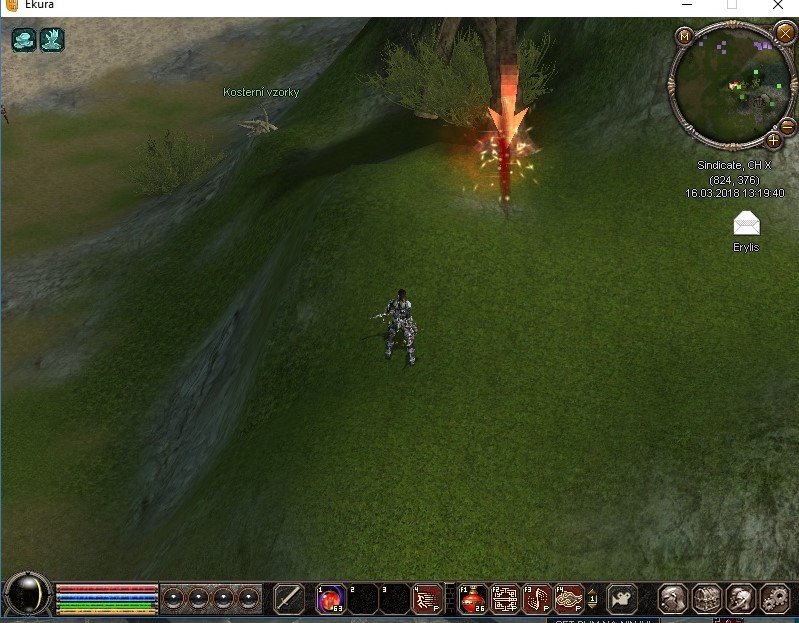Screen dimensions: 799x623
Task: Toggle the camera mode button
Action: [x=623, y=598]
